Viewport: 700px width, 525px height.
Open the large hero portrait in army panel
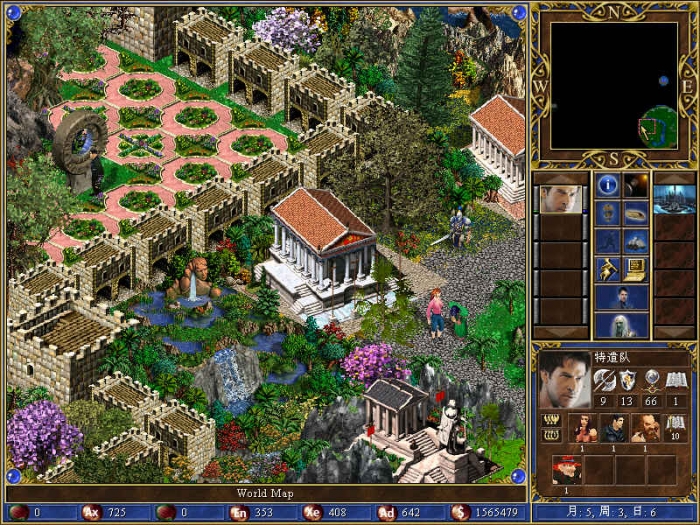pos(564,380)
